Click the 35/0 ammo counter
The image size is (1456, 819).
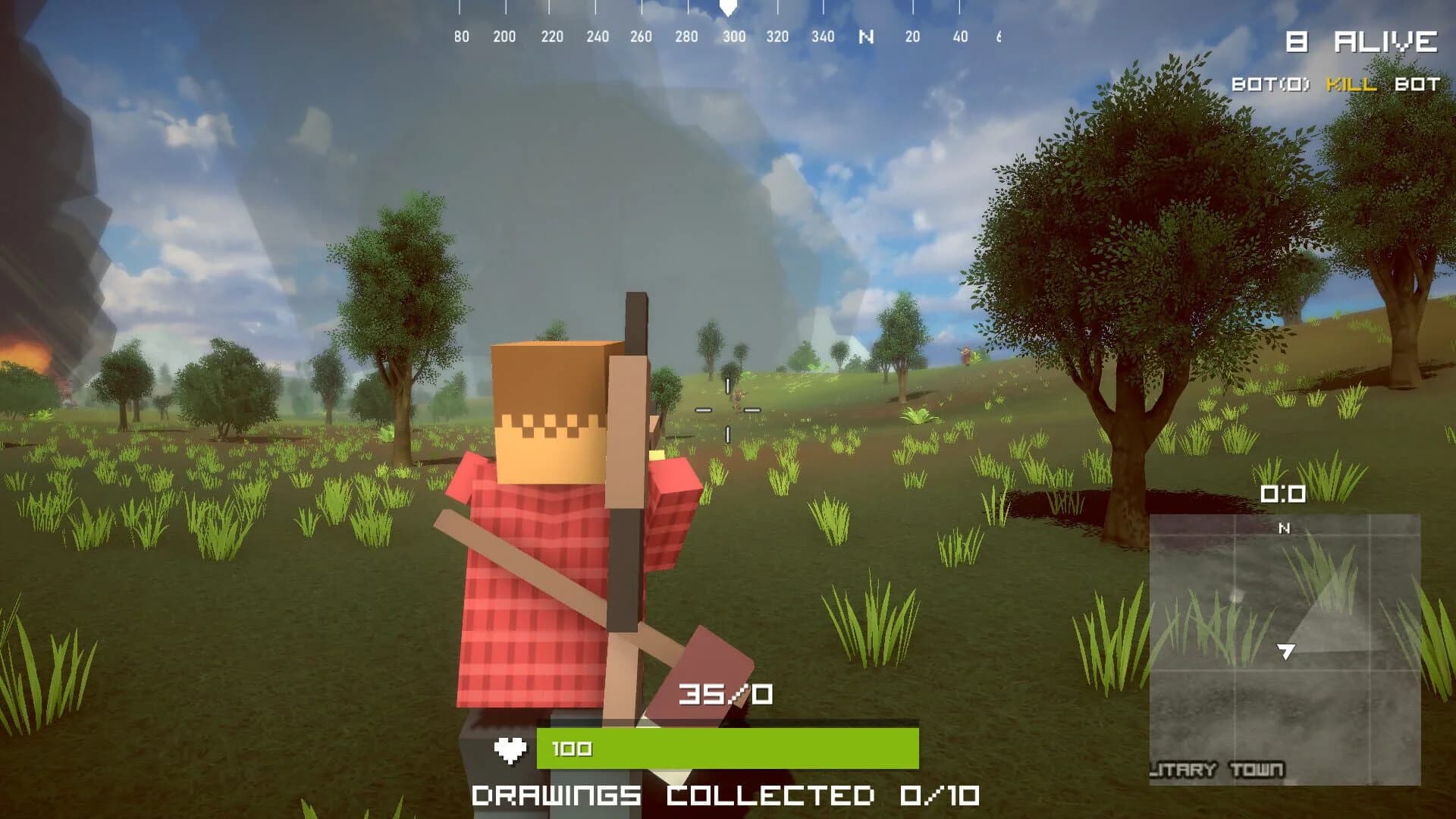[724, 692]
